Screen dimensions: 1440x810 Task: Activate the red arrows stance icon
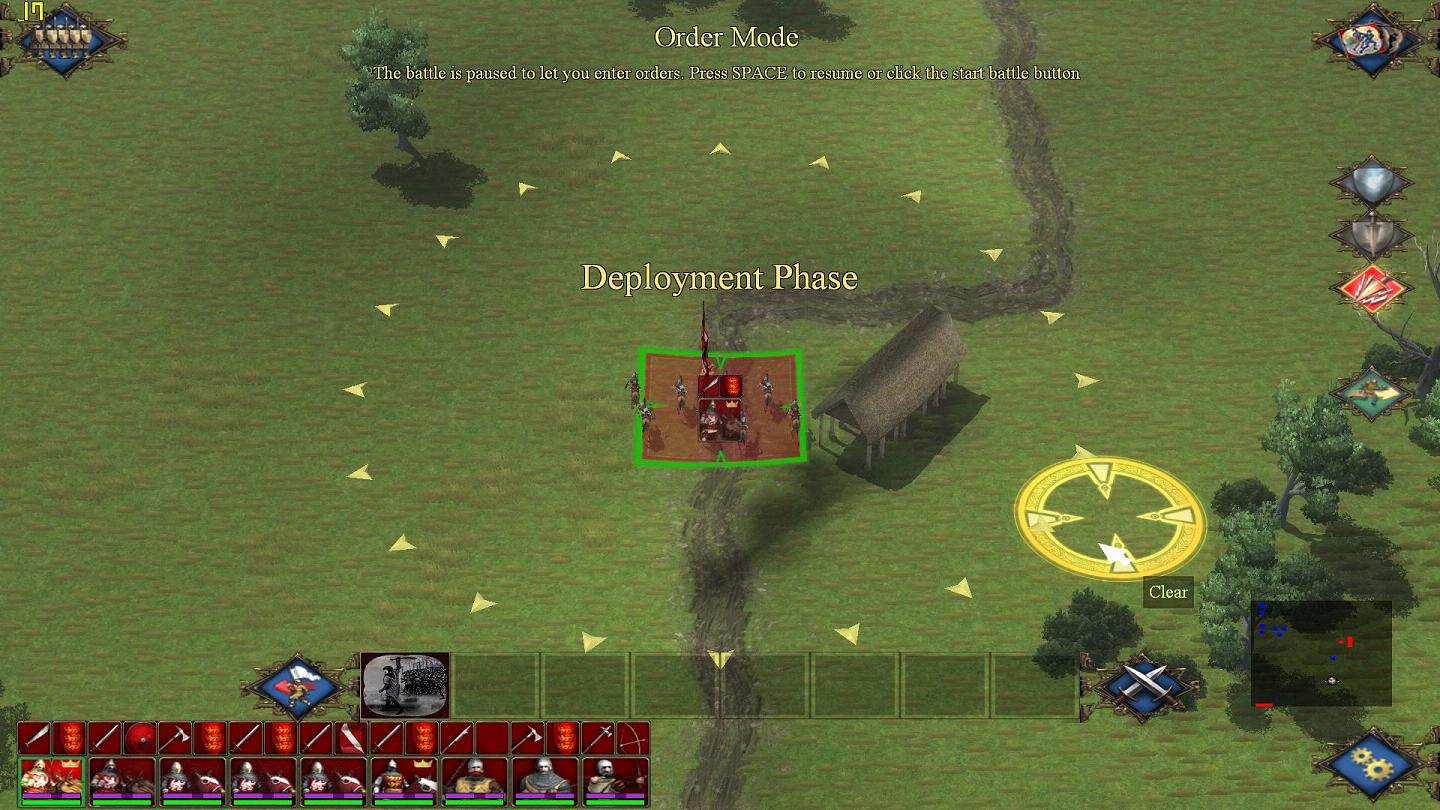tap(1370, 288)
